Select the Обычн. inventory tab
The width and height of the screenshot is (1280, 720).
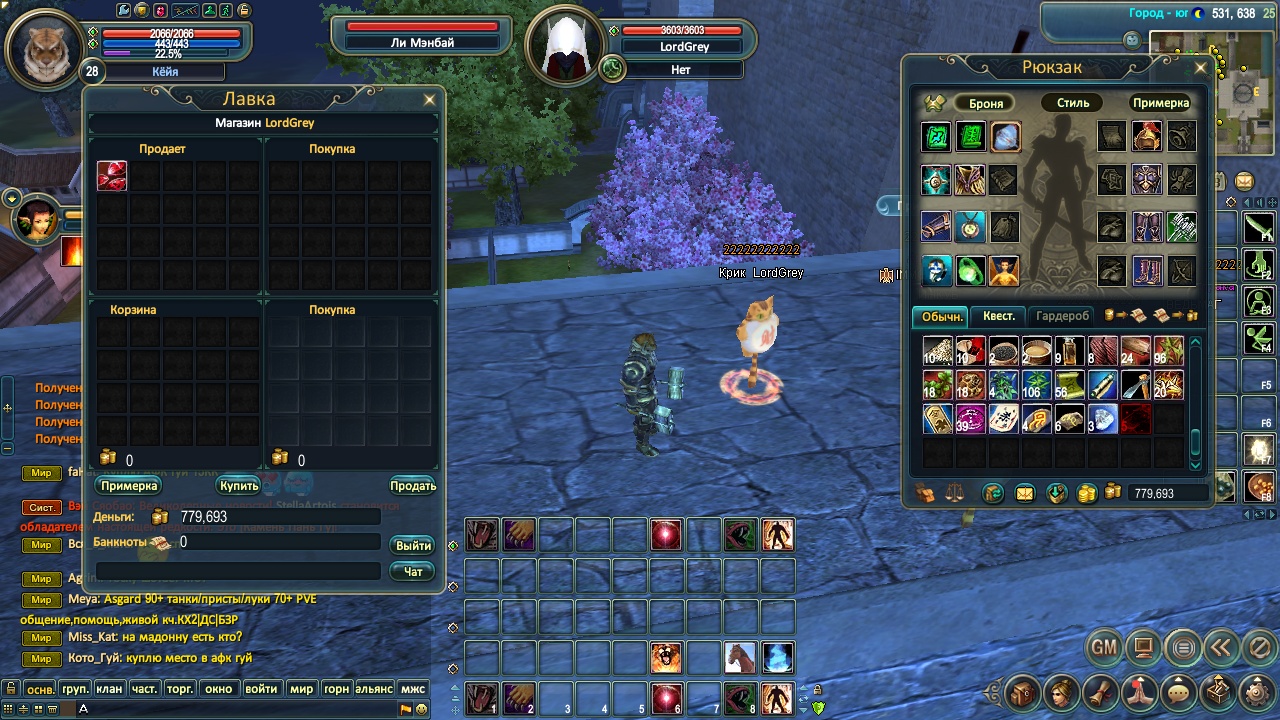(x=941, y=316)
